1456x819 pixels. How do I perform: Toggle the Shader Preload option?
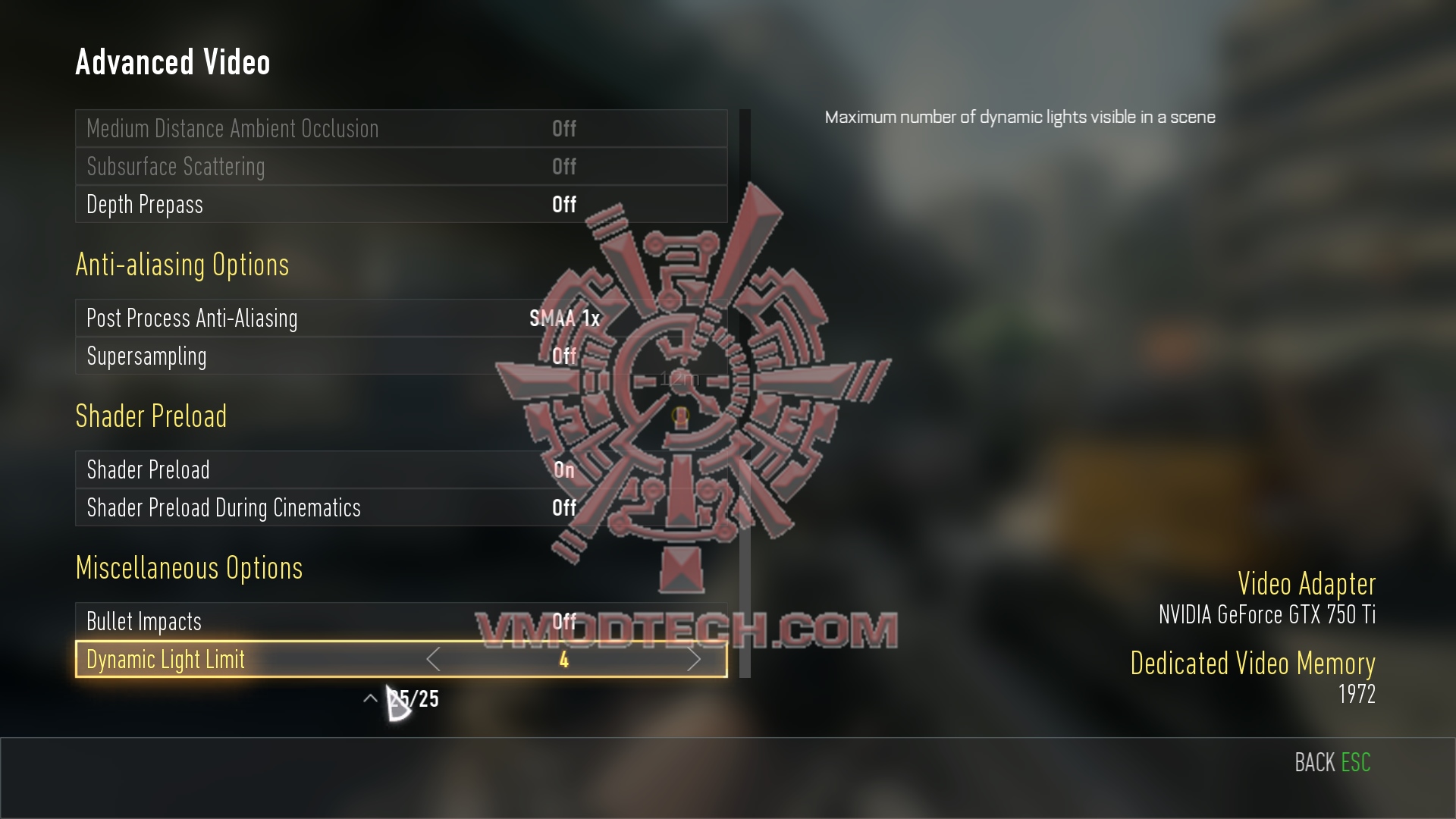(400, 470)
